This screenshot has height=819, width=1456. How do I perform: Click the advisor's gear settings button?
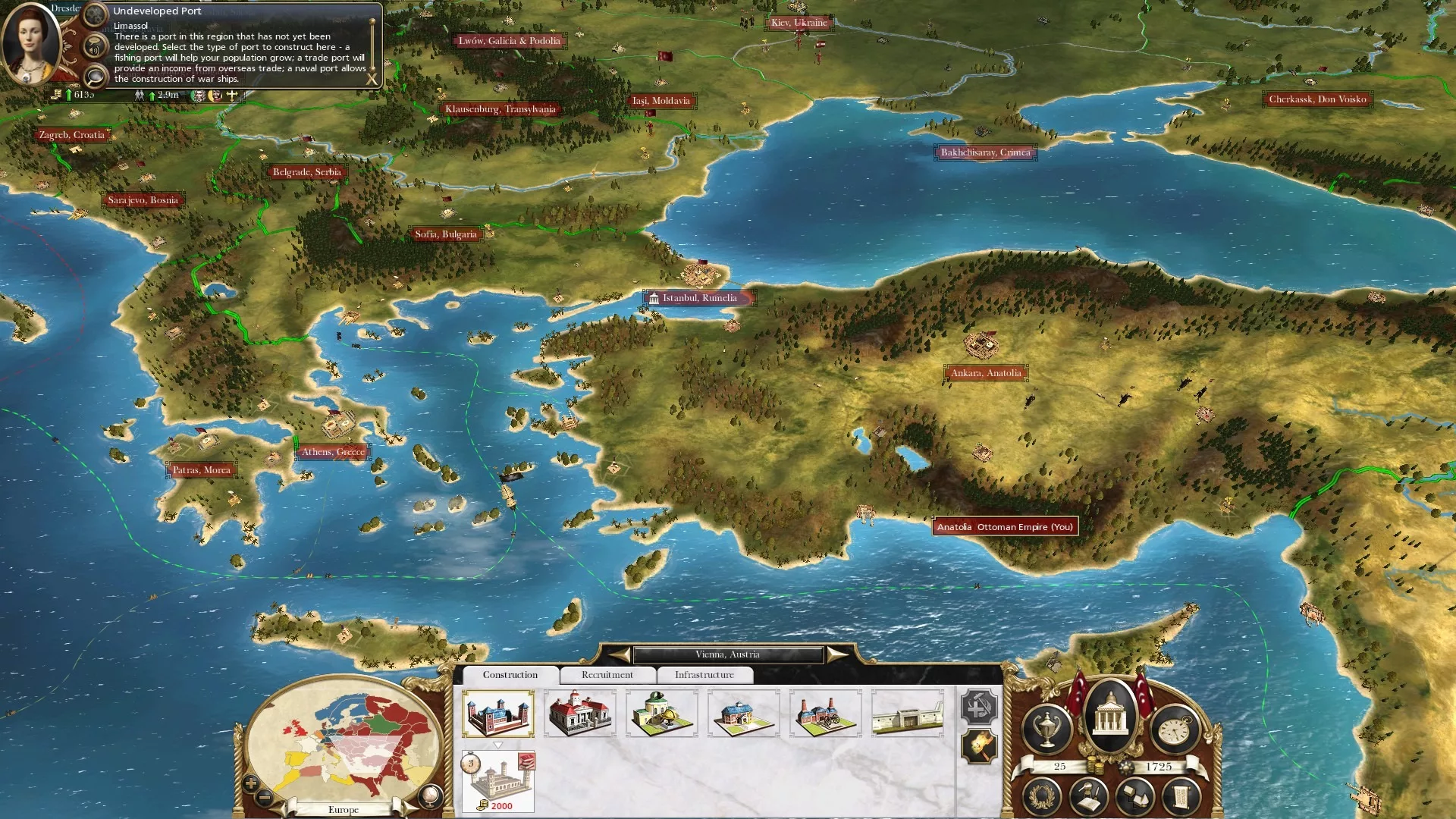coord(95,14)
